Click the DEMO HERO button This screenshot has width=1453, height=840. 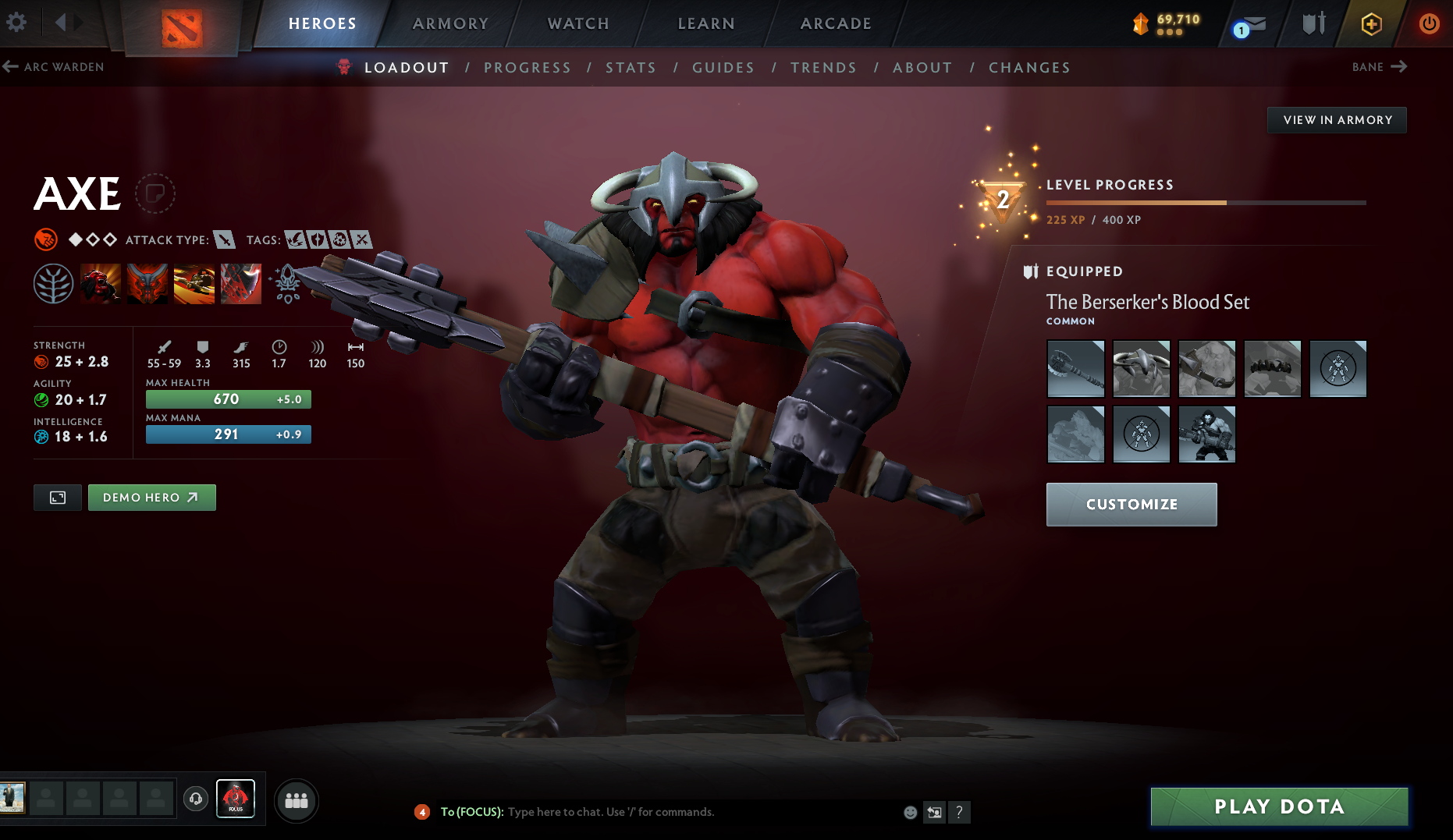[x=151, y=497]
